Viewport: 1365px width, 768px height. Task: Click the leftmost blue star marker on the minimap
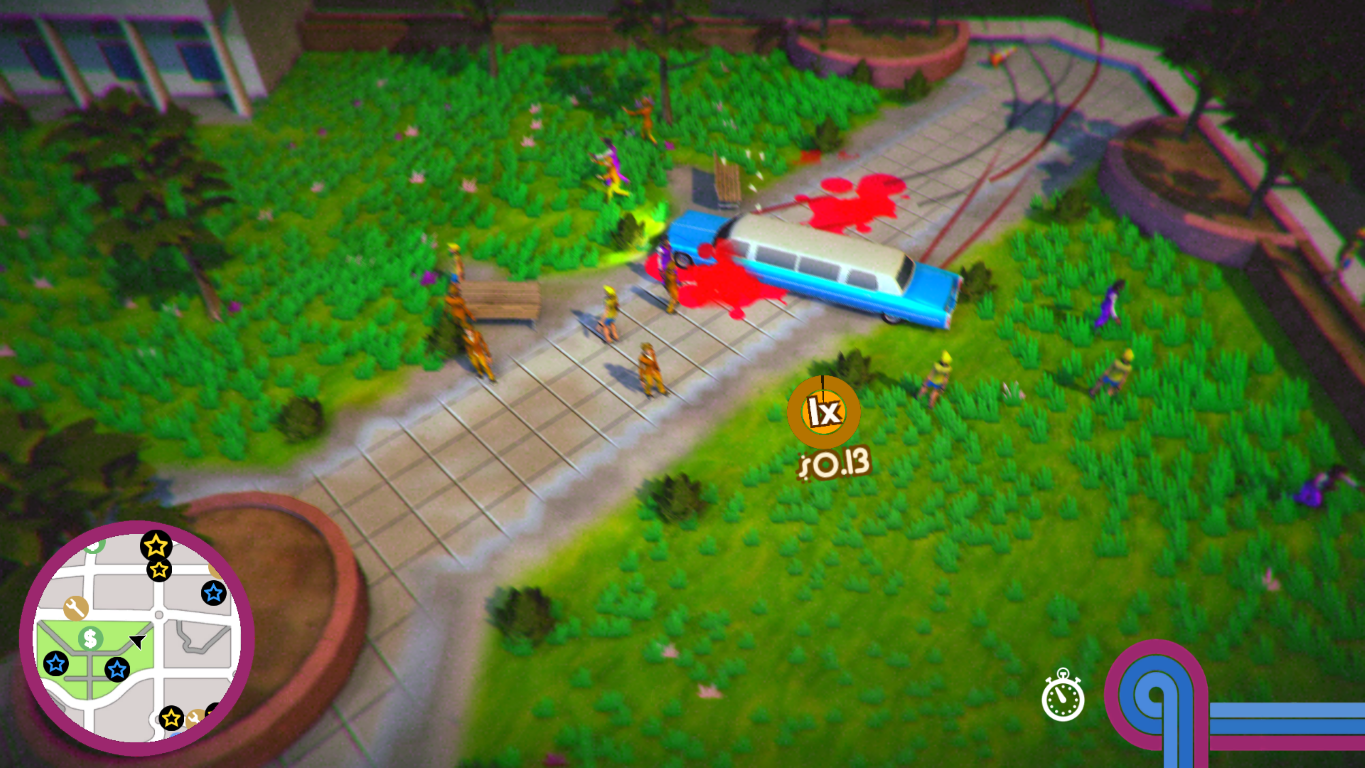[56, 662]
